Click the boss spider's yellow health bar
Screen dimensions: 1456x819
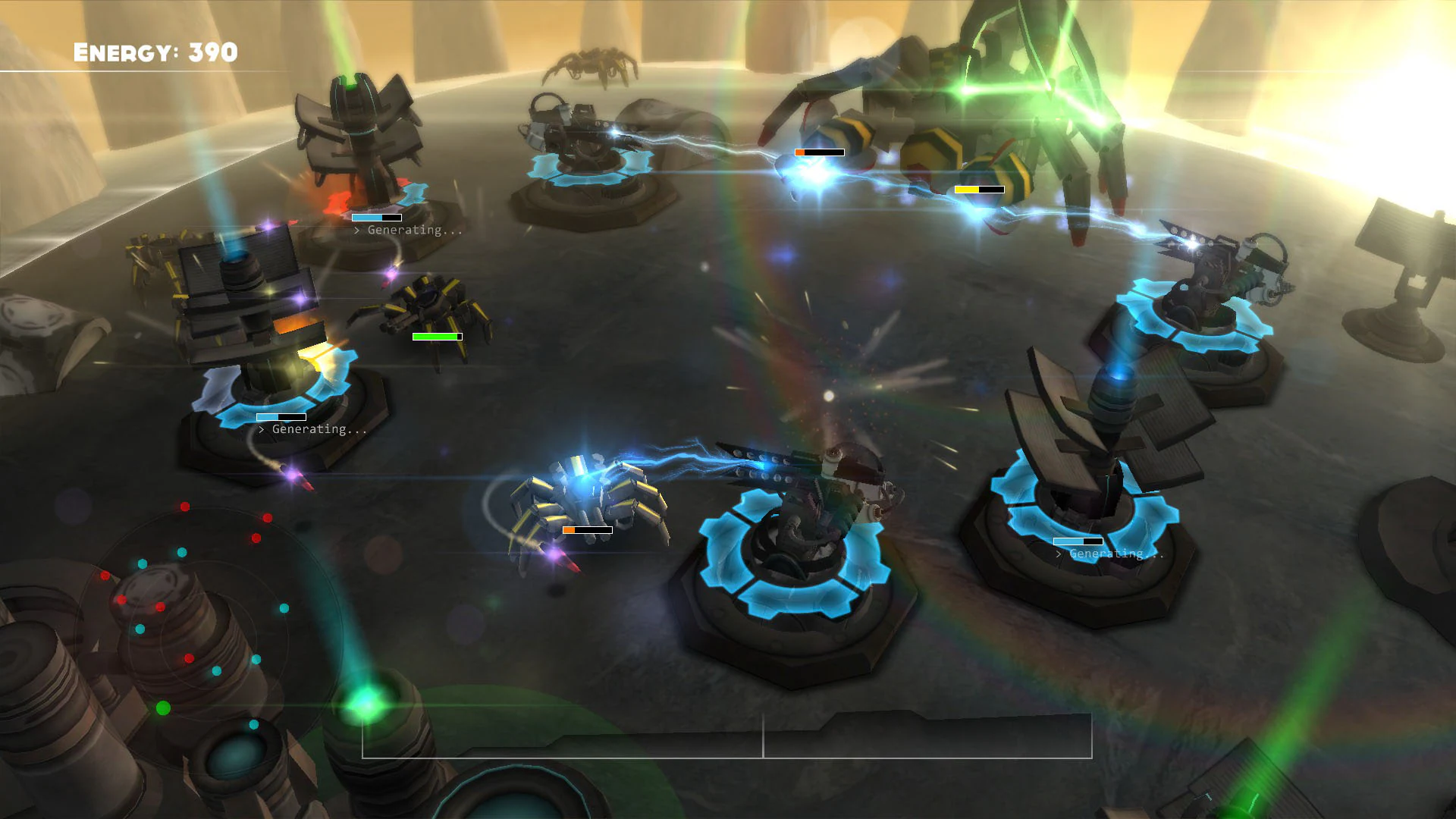(x=978, y=191)
